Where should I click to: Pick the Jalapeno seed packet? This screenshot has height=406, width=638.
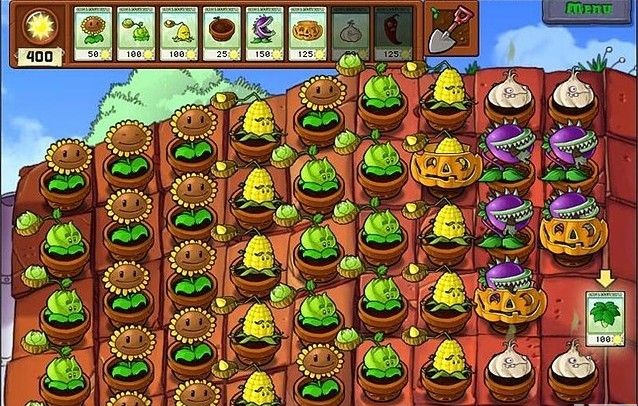click(392, 34)
